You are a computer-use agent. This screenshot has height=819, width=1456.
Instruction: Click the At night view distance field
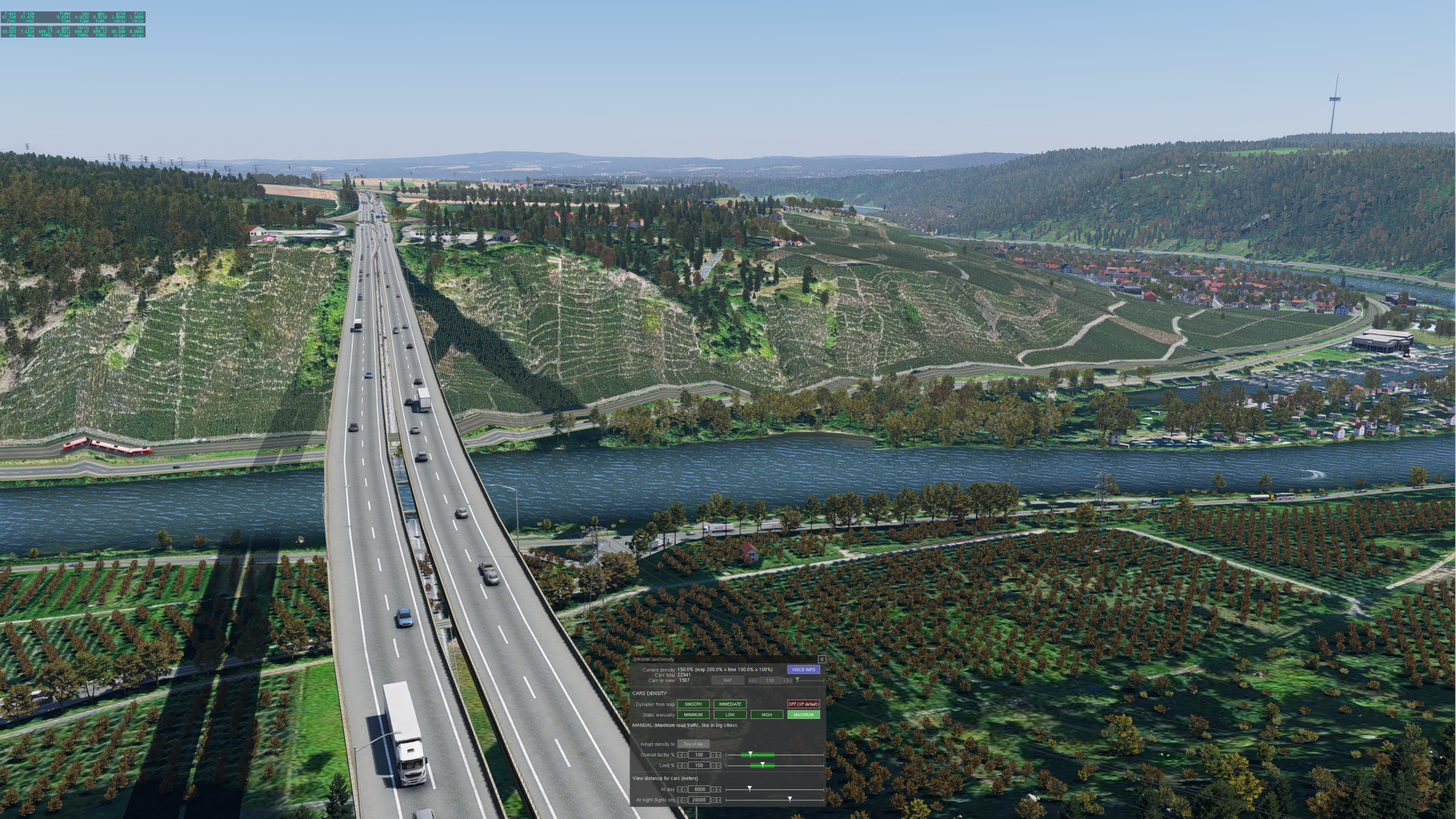699,800
